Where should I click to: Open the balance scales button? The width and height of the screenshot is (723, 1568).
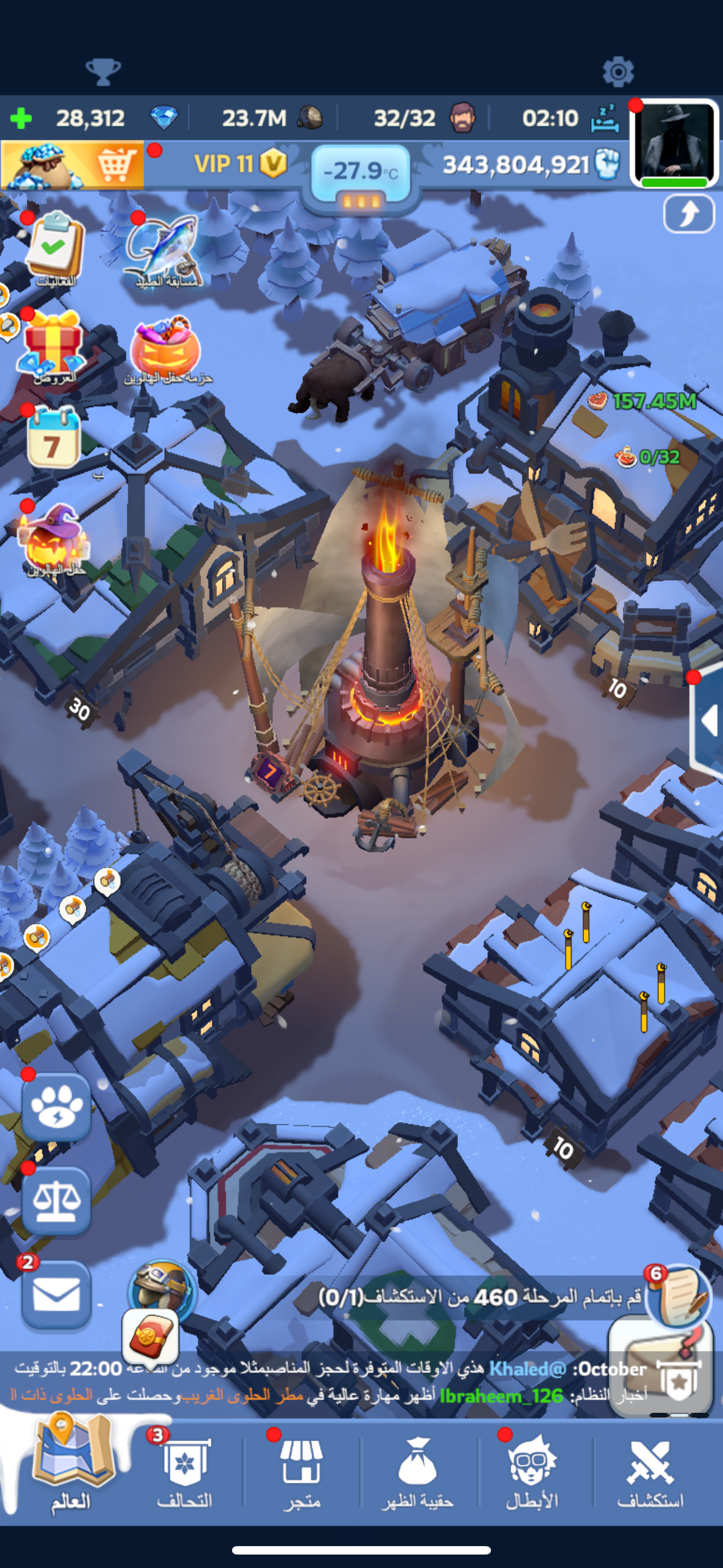(x=57, y=1201)
